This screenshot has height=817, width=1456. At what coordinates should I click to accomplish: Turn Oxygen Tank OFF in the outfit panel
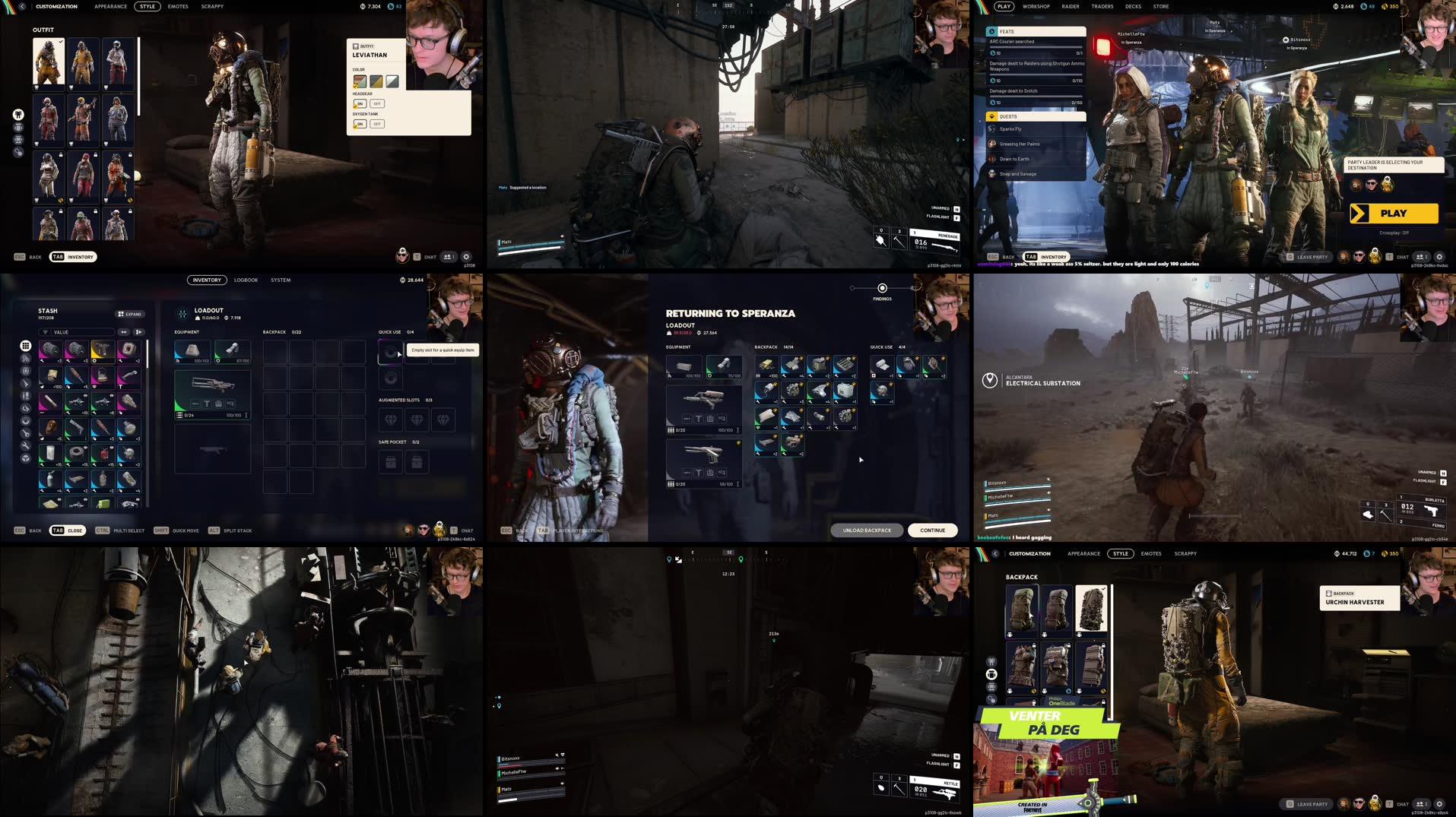tap(377, 124)
